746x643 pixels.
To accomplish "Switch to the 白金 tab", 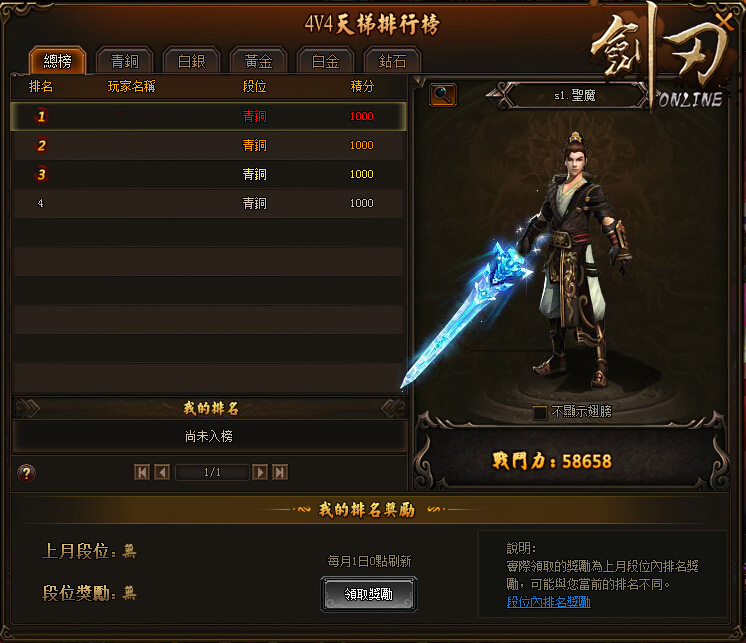I will pos(325,61).
